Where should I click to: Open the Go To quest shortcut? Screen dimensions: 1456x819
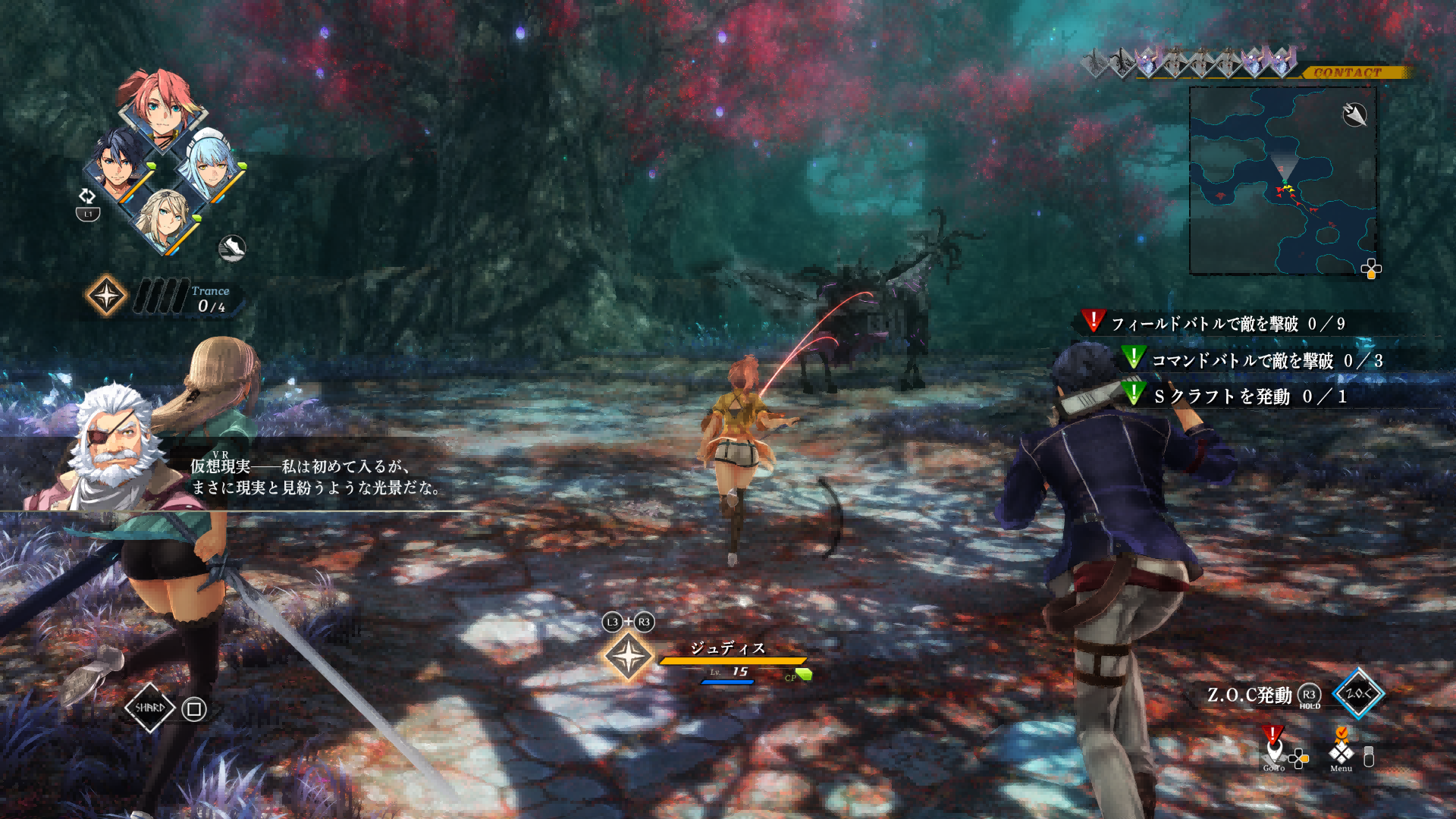click(1275, 752)
